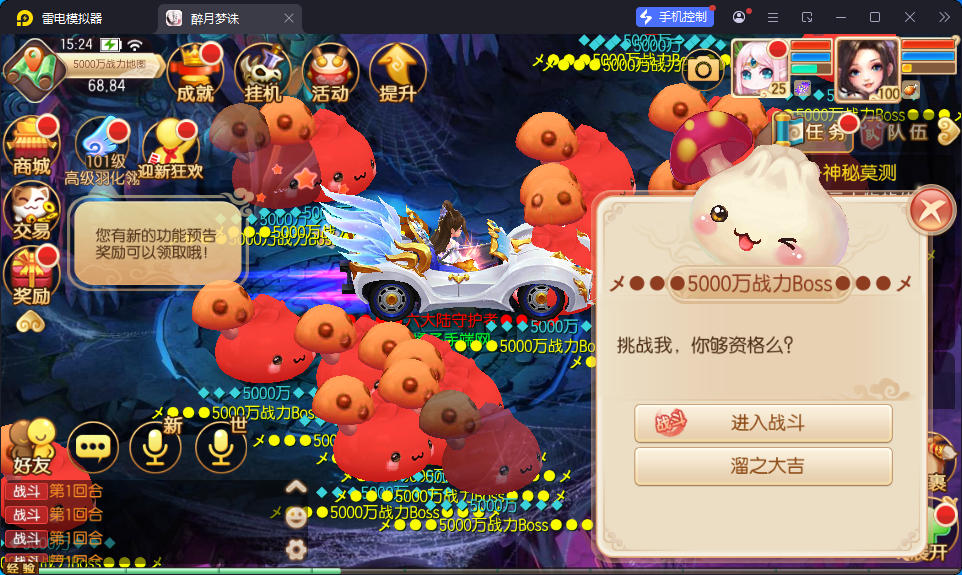The image size is (962, 575).
Task: Open the 好友 friends list
Action: coord(31,446)
